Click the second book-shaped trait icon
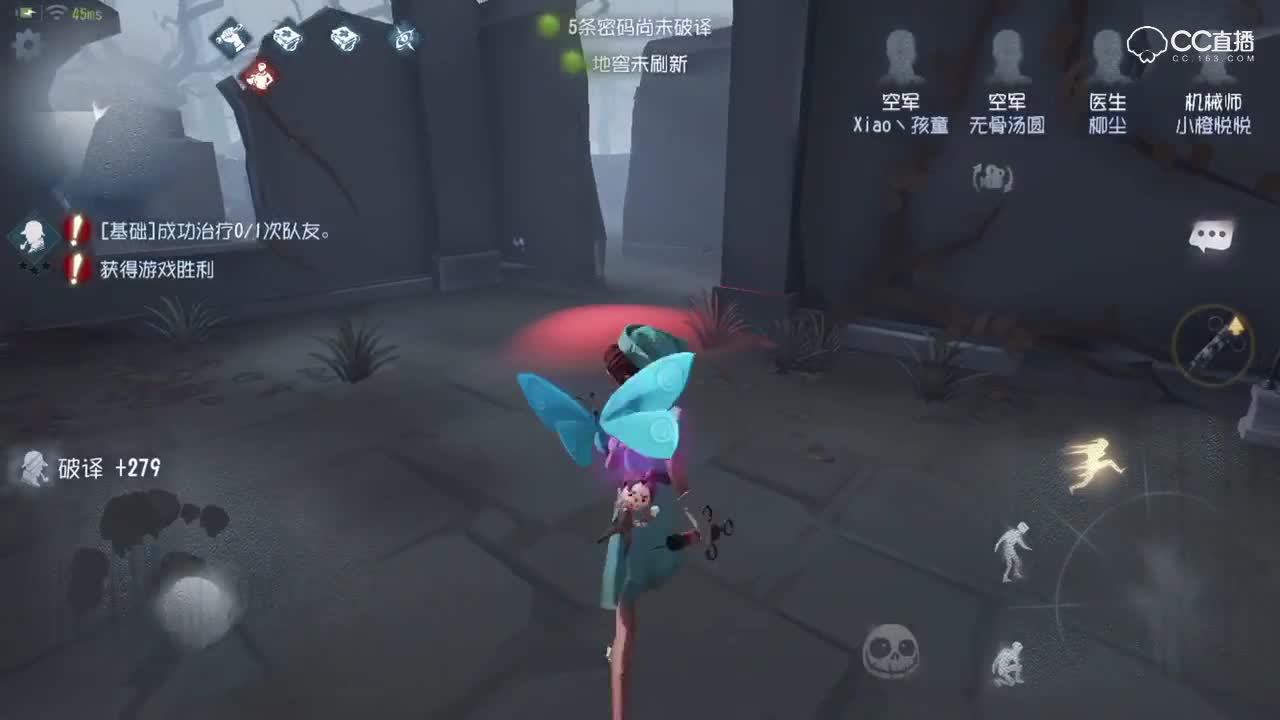This screenshot has width=1280, height=720. pyautogui.click(x=344, y=38)
